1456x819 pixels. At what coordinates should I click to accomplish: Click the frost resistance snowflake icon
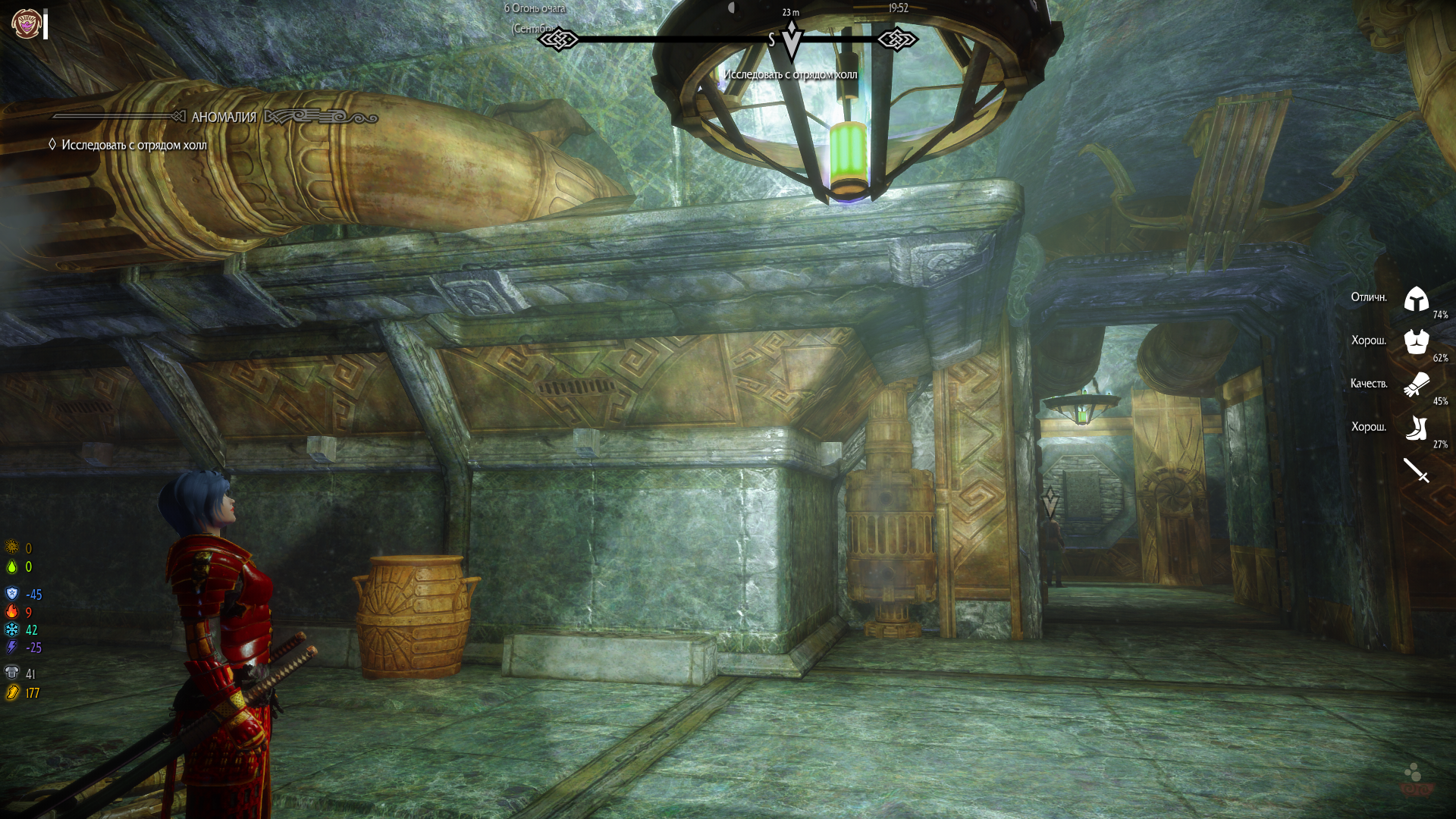[x=12, y=629]
